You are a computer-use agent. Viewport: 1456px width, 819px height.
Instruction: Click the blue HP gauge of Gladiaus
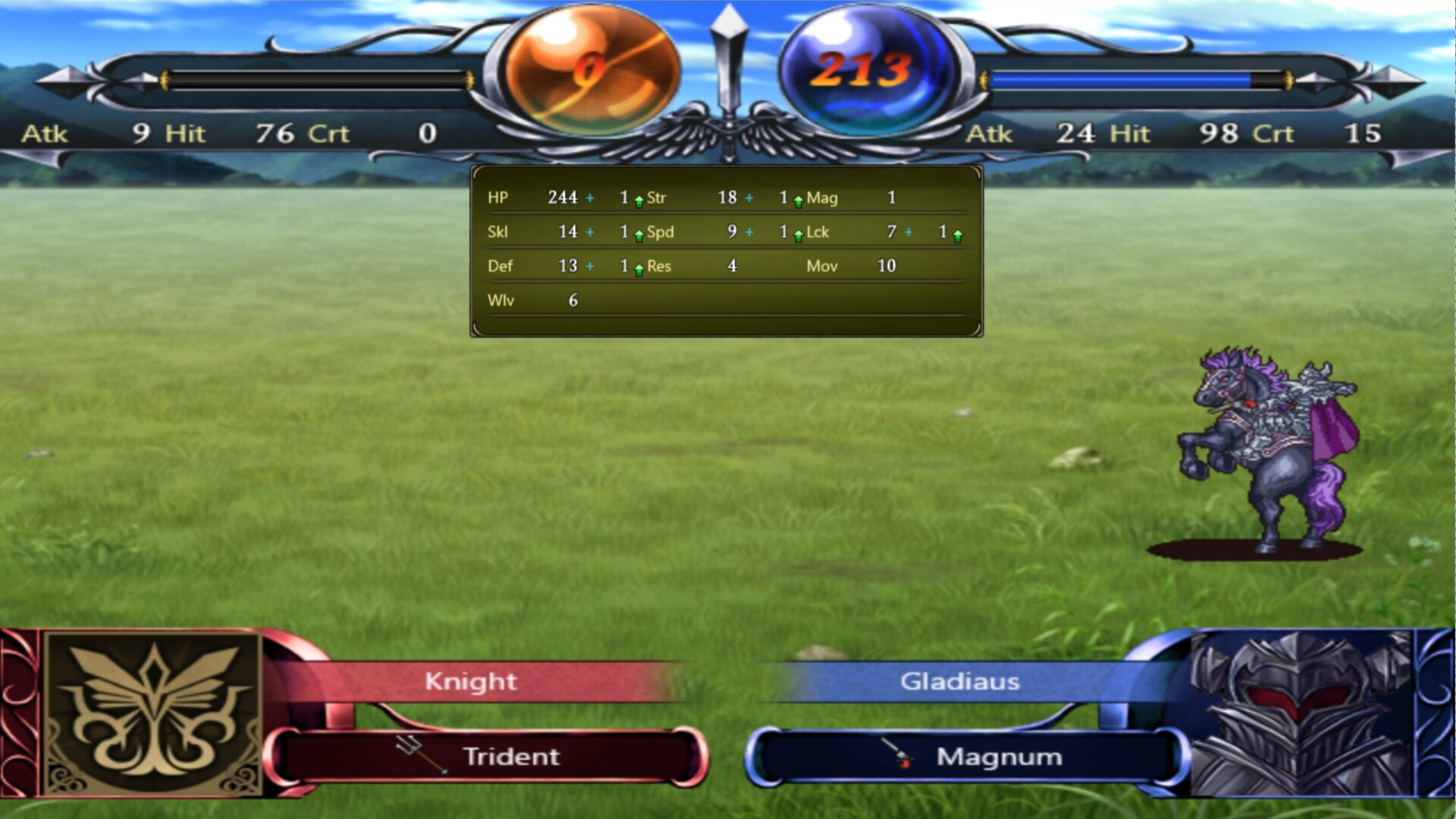click(1122, 78)
